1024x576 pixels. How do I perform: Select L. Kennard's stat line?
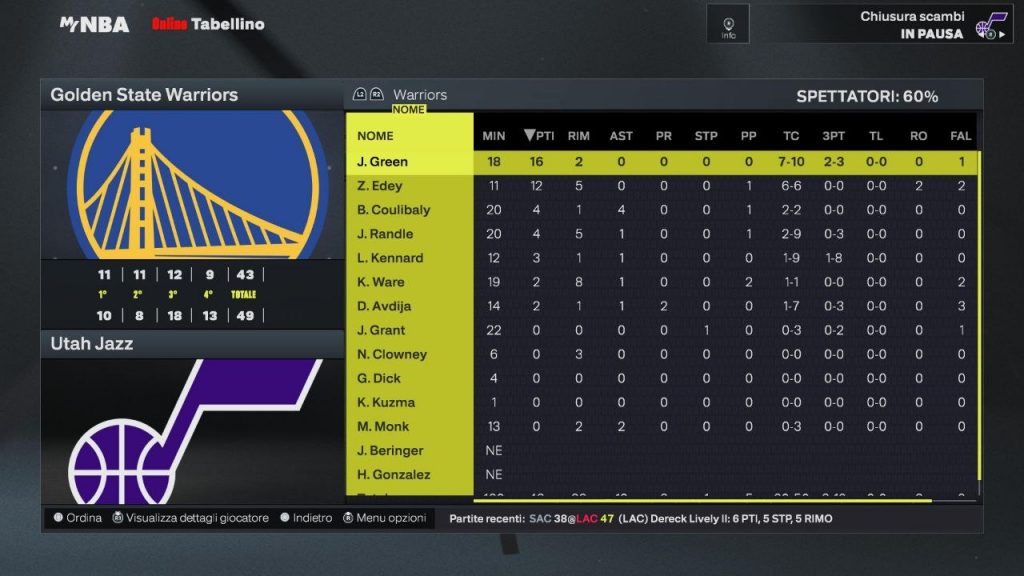tap(390, 258)
